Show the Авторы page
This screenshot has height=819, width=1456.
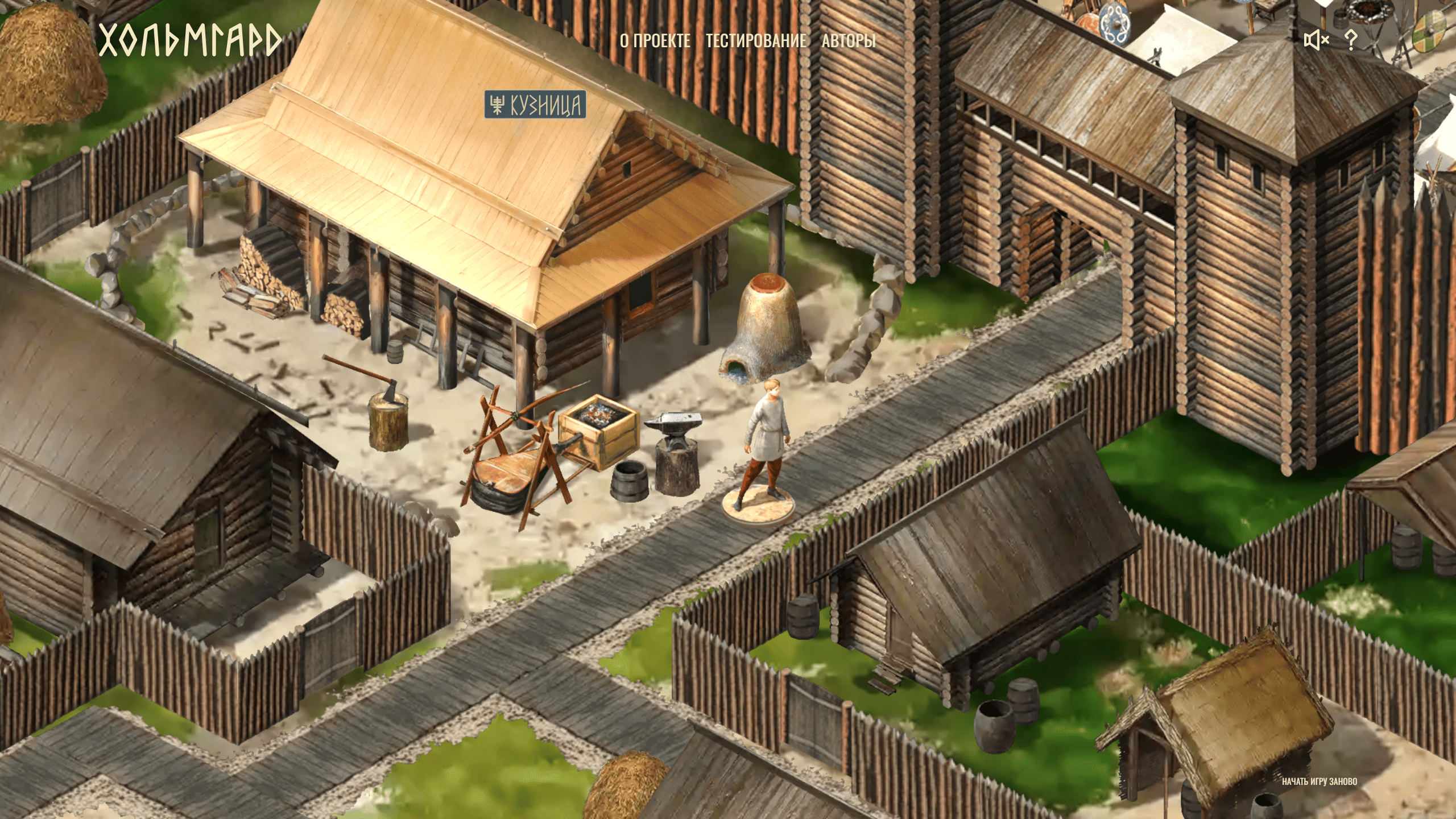tap(848, 41)
